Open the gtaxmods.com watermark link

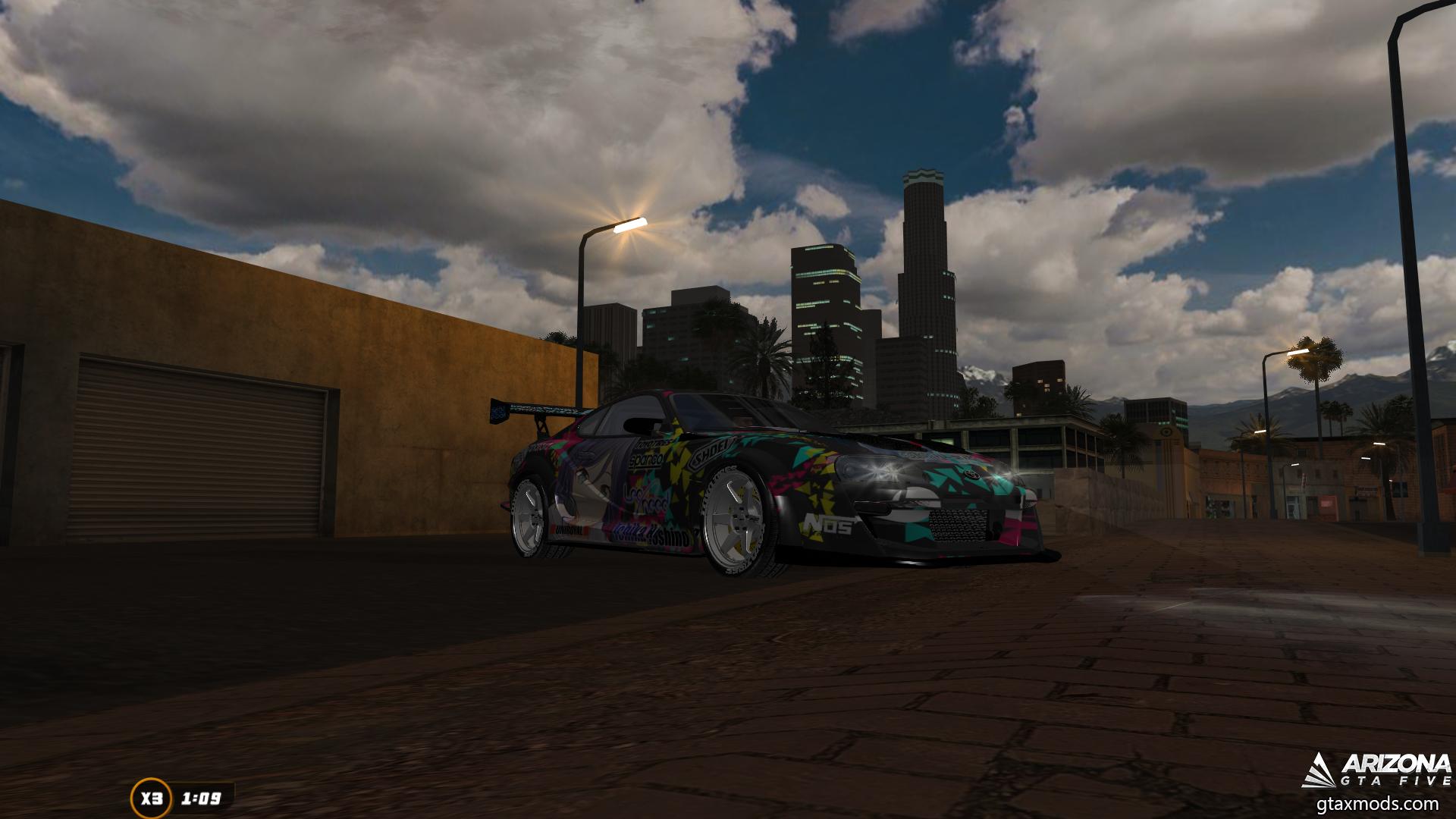(1376, 804)
